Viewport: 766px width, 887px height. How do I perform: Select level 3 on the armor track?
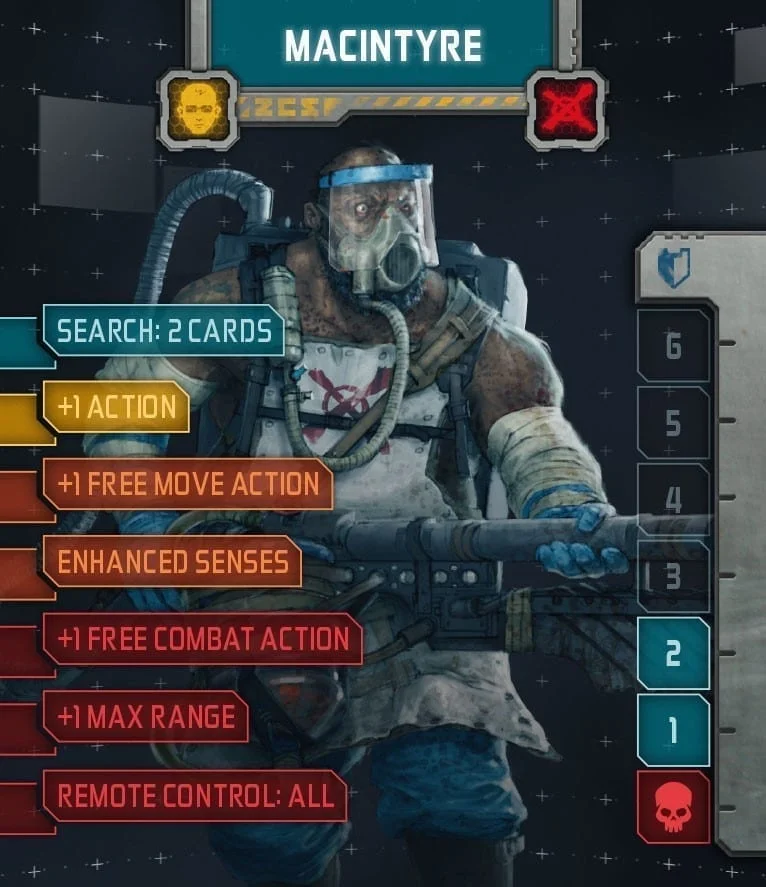click(673, 576)
